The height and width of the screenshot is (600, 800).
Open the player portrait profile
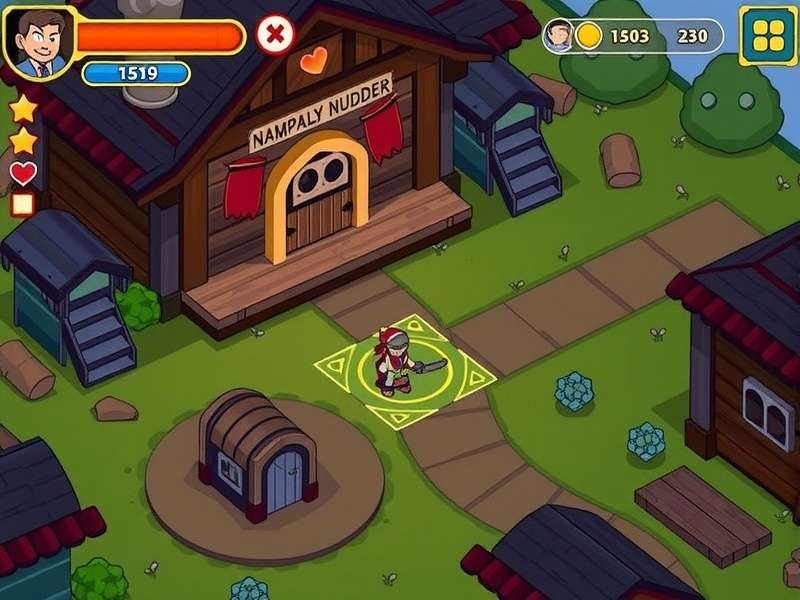[x=38, y=42]
